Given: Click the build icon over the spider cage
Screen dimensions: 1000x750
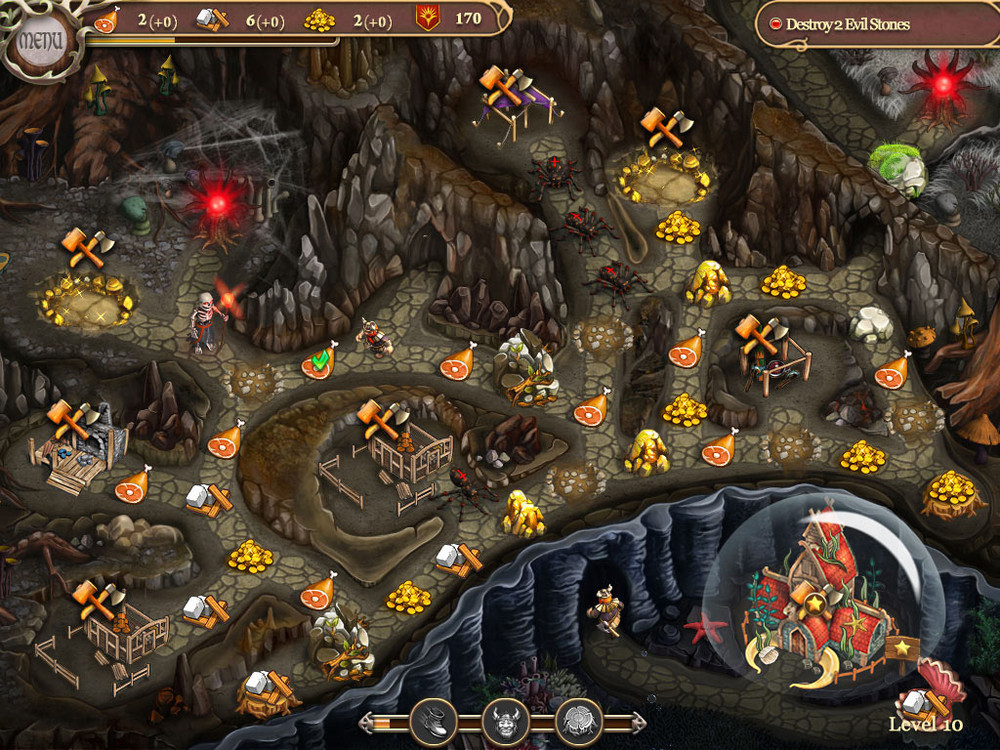Looking at the screenshot, I should 755,332.
